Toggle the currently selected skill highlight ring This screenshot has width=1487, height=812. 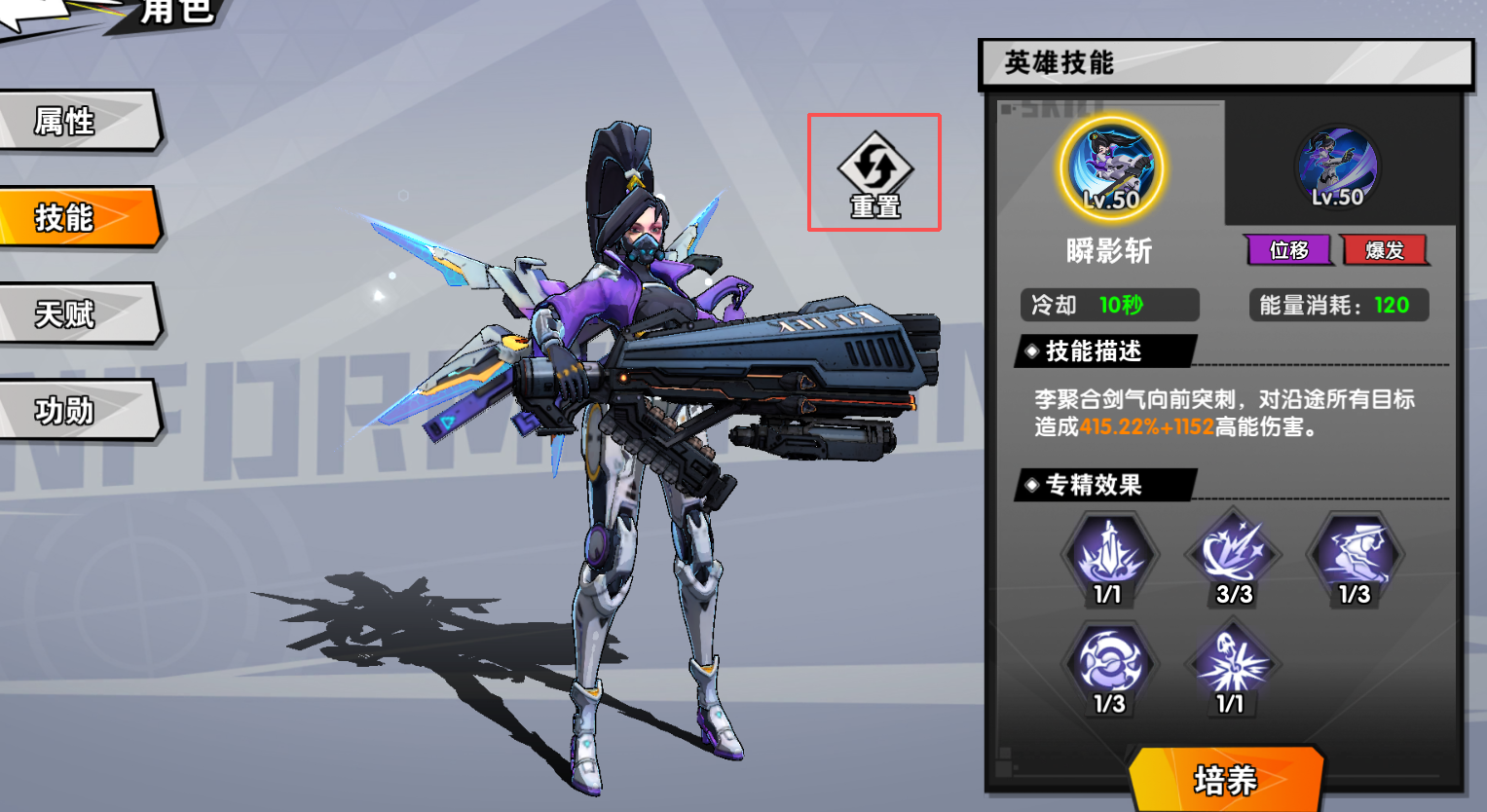pos(1111,167)
